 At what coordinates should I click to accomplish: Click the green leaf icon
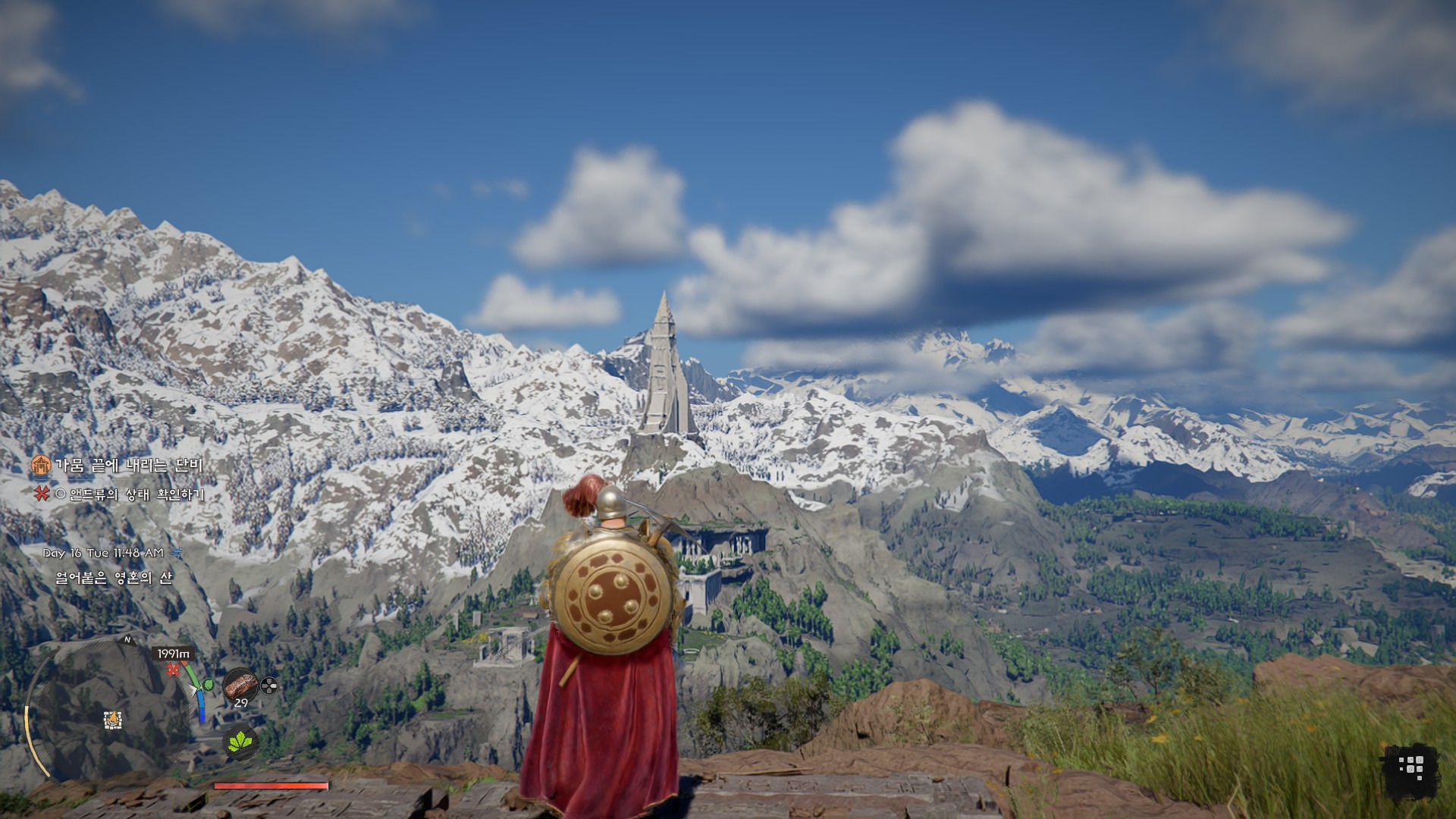[240, 741]
